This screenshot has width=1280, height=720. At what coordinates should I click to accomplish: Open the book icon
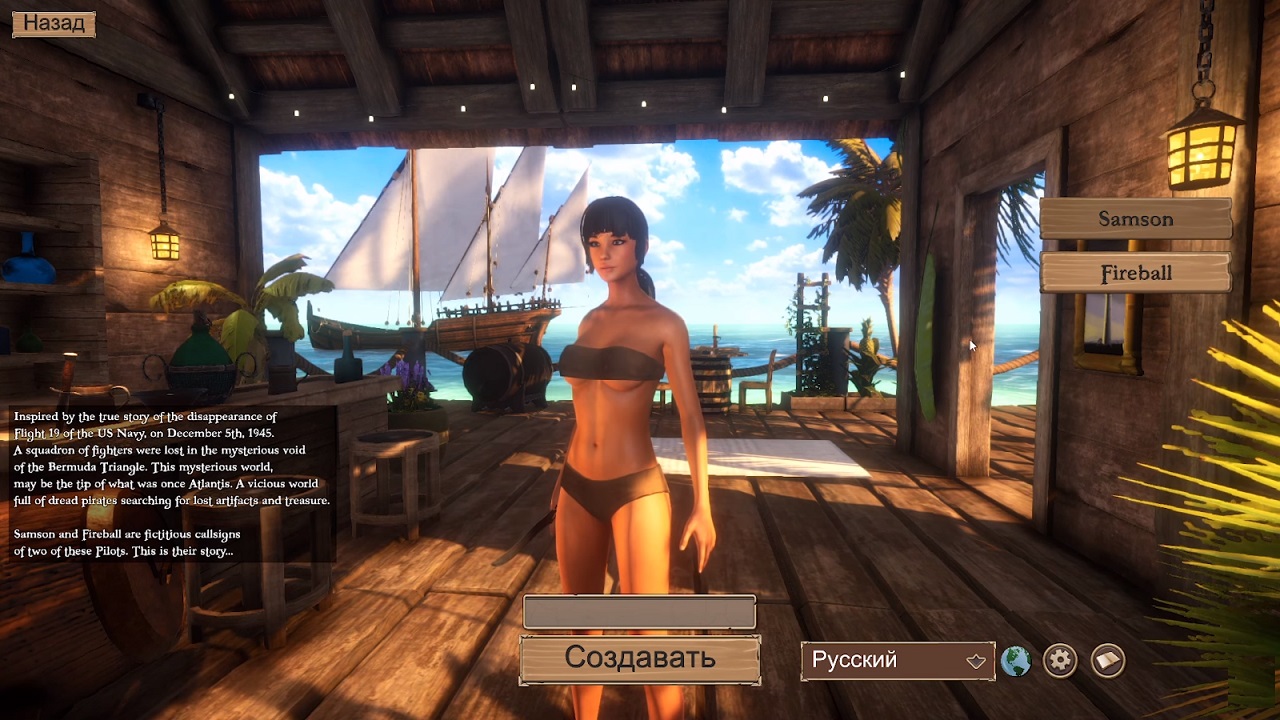(1107, 660)
